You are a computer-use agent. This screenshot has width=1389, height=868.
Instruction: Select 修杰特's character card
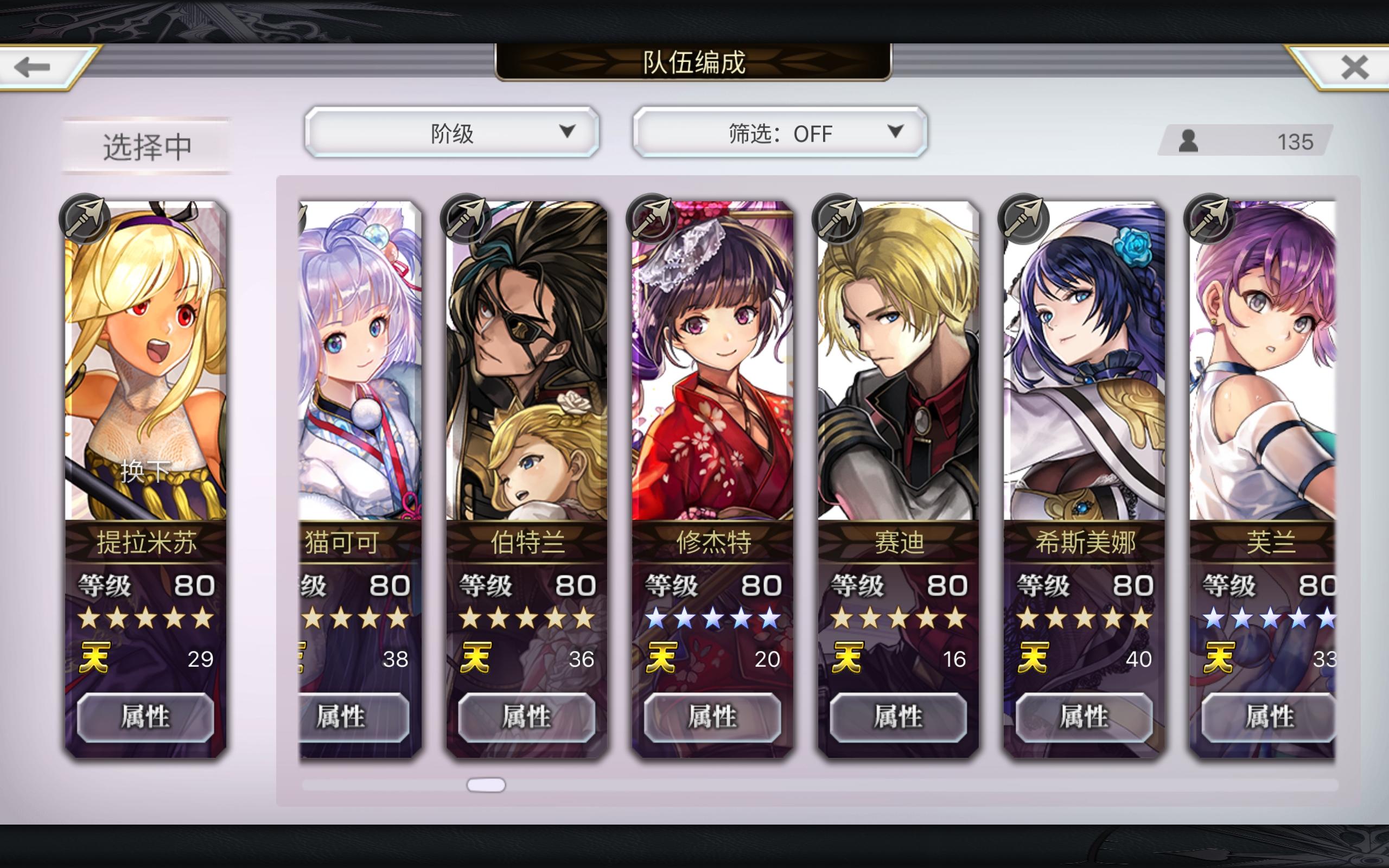(x=712, y=373)
